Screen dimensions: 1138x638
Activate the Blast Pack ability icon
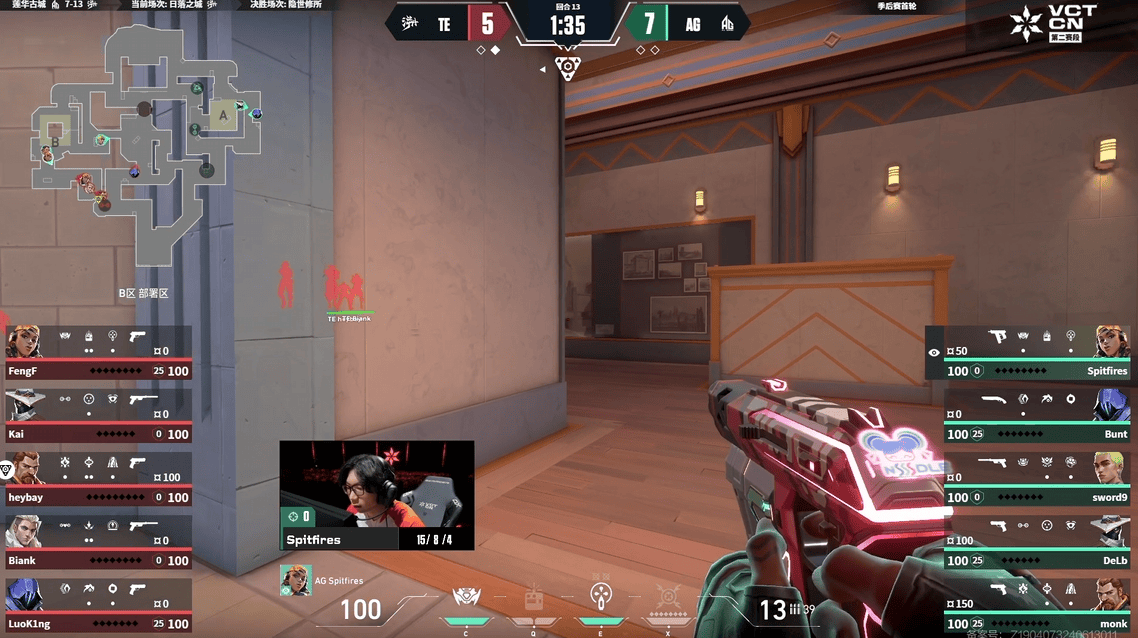[x=534, y=600]
